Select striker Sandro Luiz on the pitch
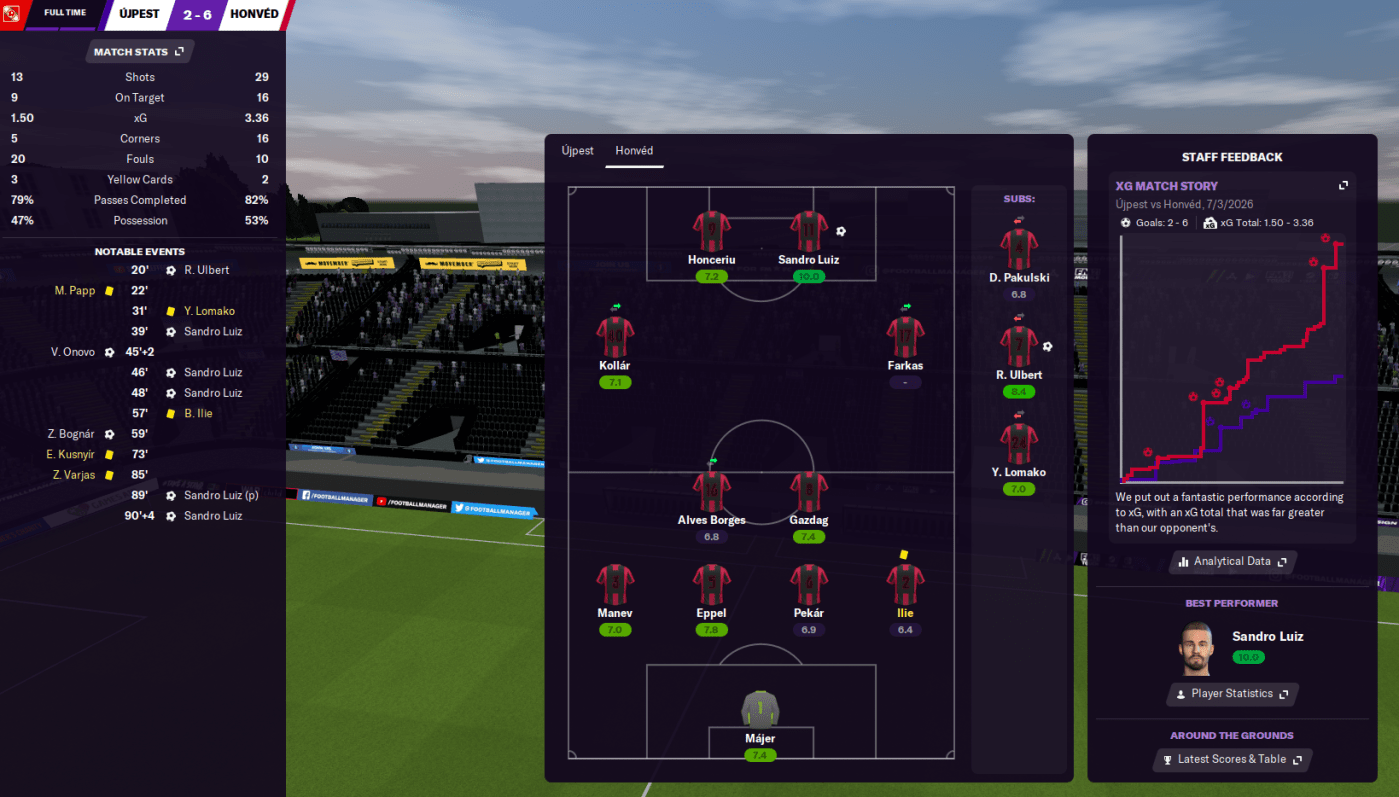 [808, 231]
